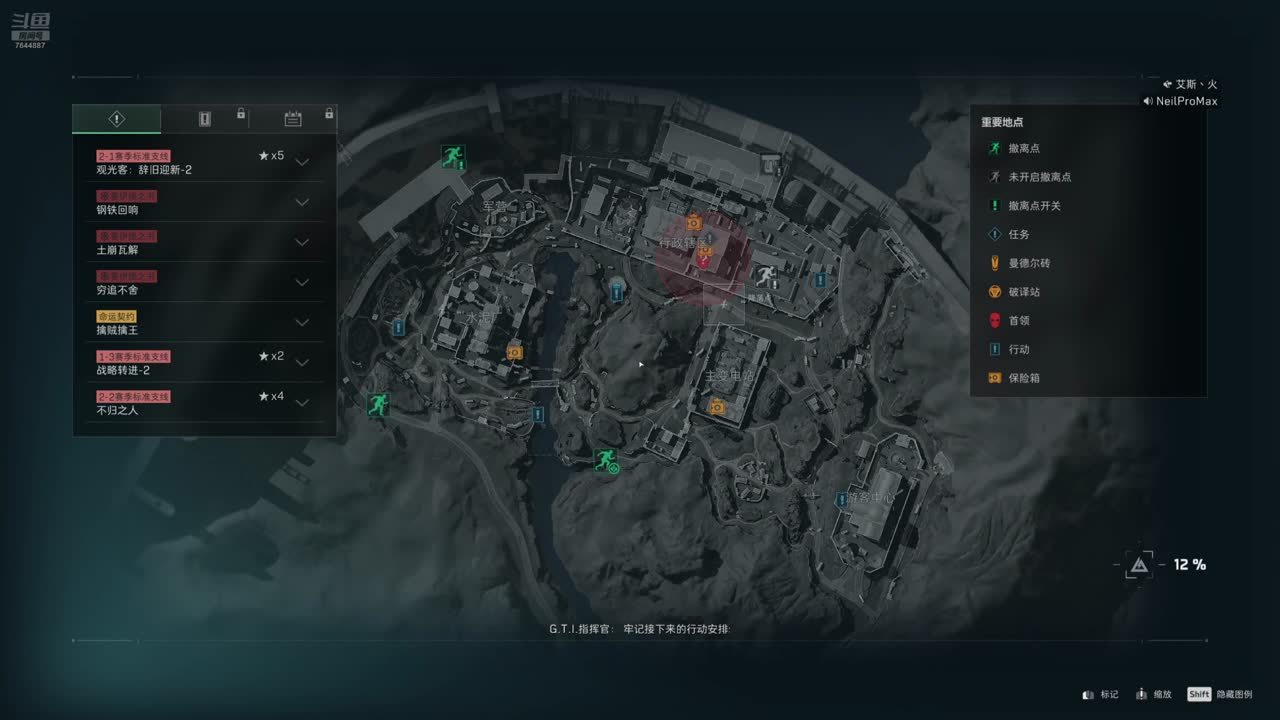Image resolution: width=1280 pixels, height=720 pixels.
Task: Click the green extraction marker near 军营
Action: pyautogui.click(x=453, y=156)
